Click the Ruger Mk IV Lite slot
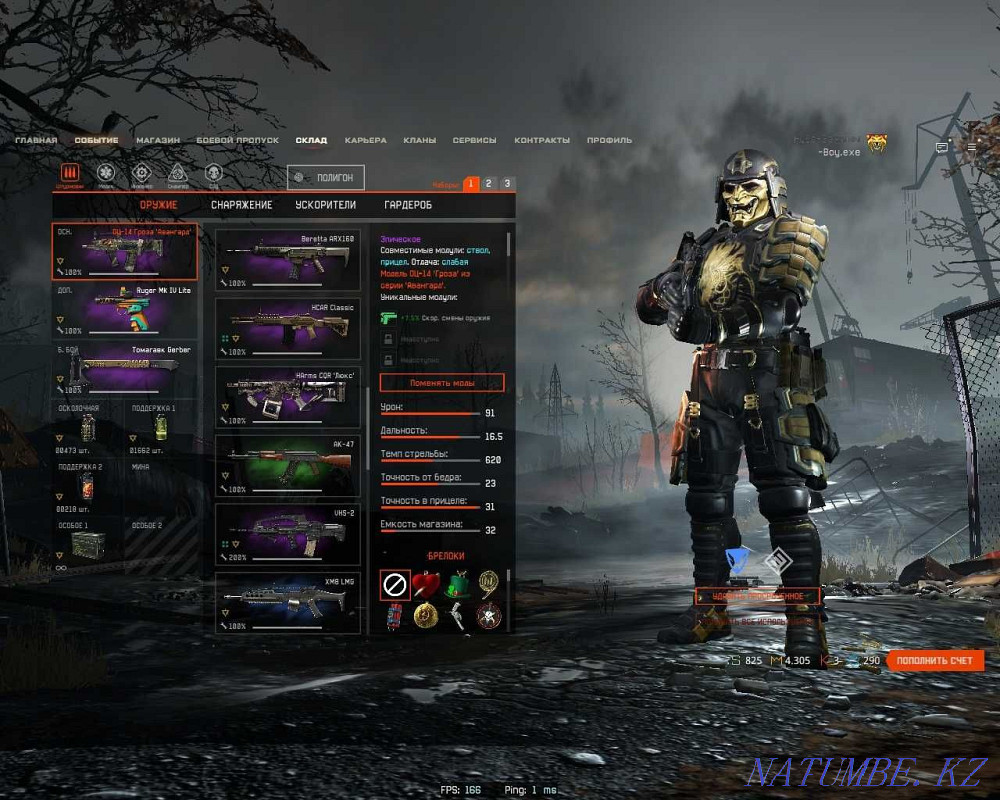Viewport: 1000px width, 800px height. 125,309
